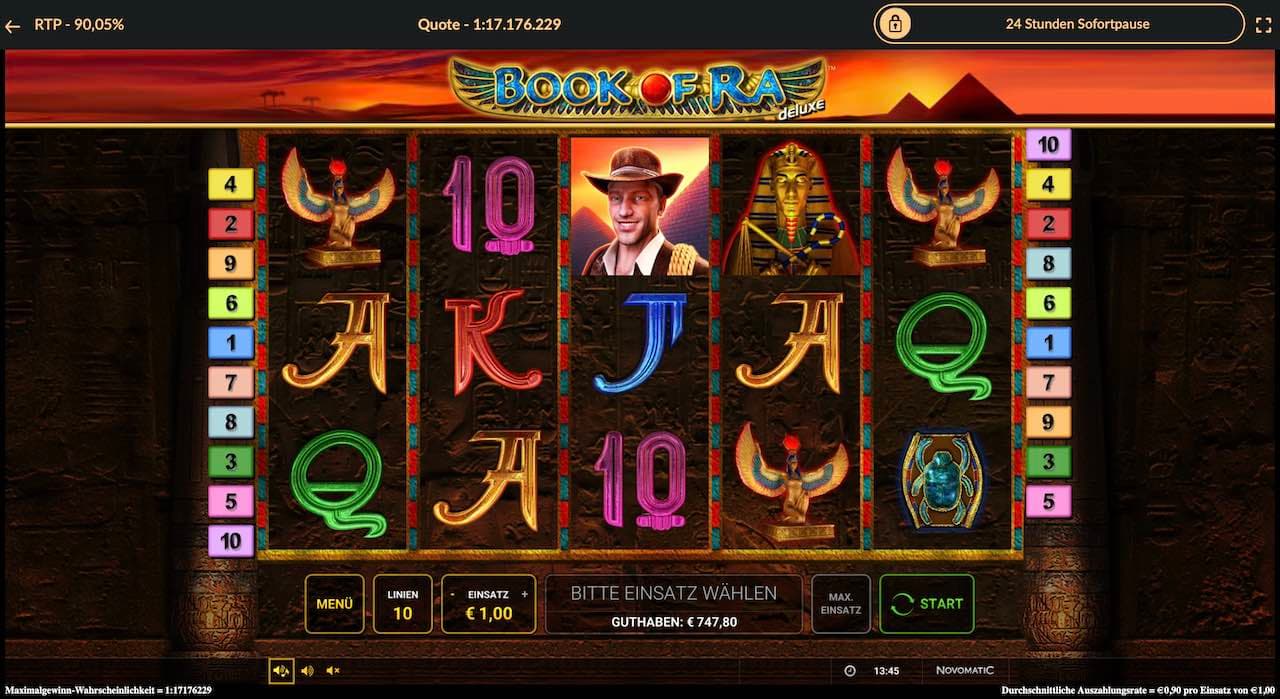Select the full sound speaker icon
The image size is (1280, 699).
click(x=281, y=671)
